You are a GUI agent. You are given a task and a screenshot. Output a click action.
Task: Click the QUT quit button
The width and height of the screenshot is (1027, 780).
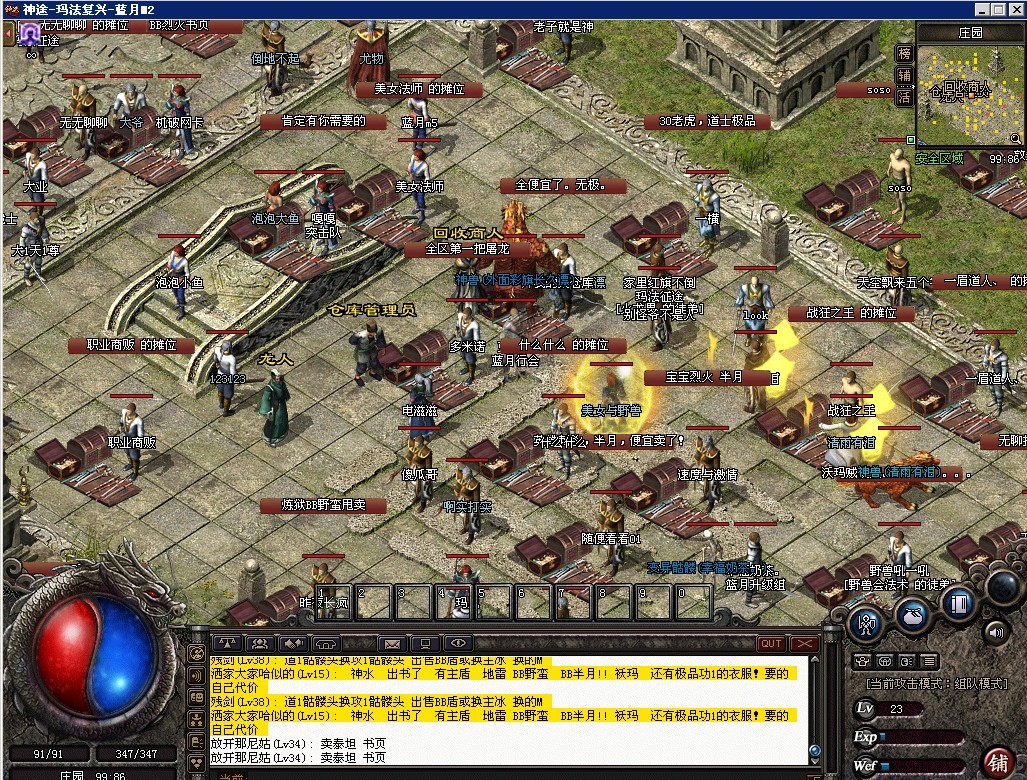(x=771, y=643)
